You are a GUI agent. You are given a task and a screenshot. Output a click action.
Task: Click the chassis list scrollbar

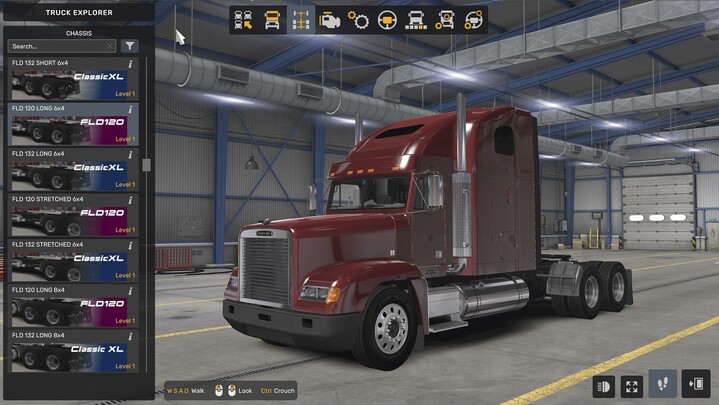pos(146,165)
